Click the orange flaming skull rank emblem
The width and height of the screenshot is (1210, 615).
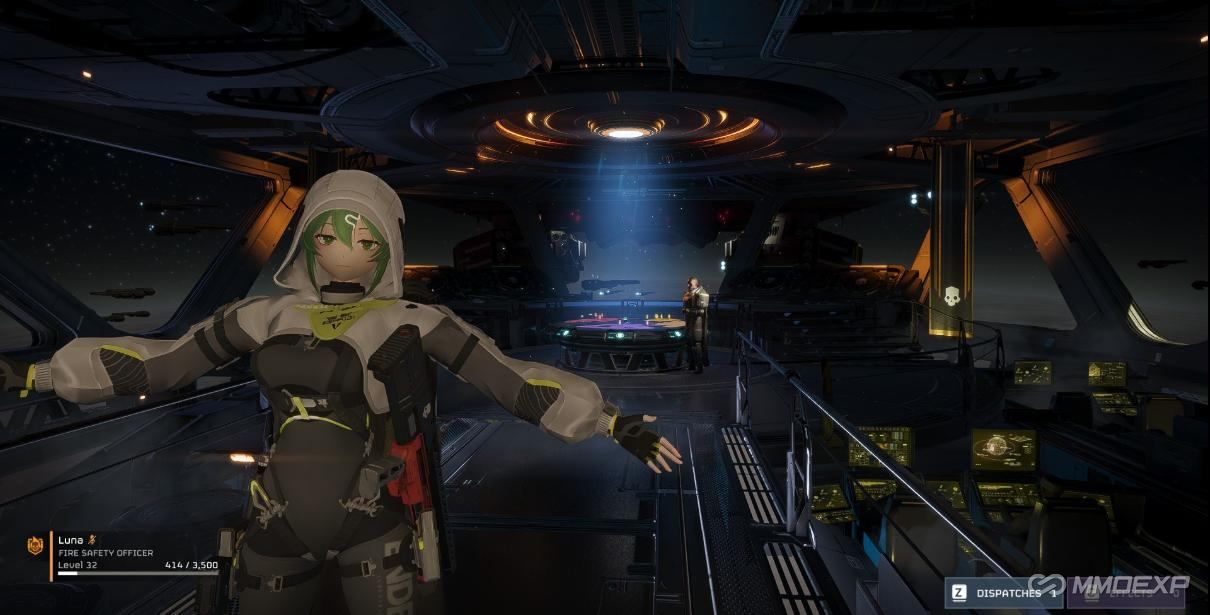35,546
